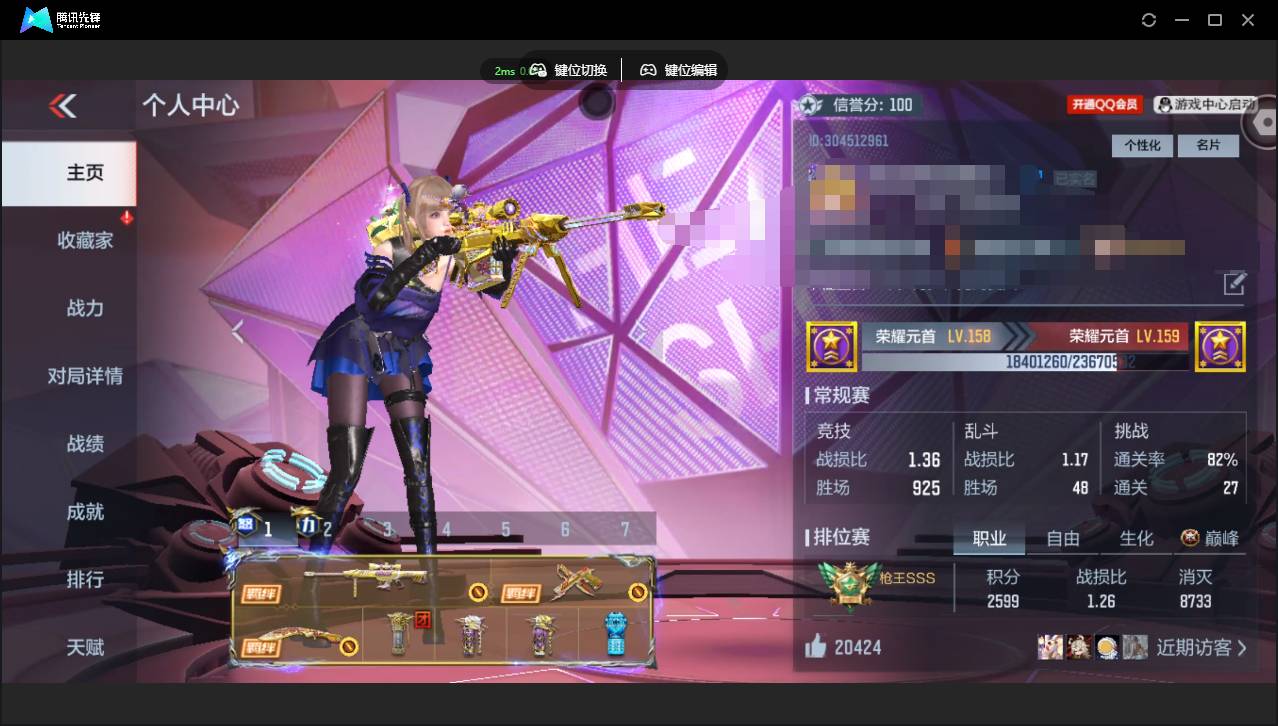Screen dimensions: 1278x726
Task: Open the 战力 section
Action: 85,308
